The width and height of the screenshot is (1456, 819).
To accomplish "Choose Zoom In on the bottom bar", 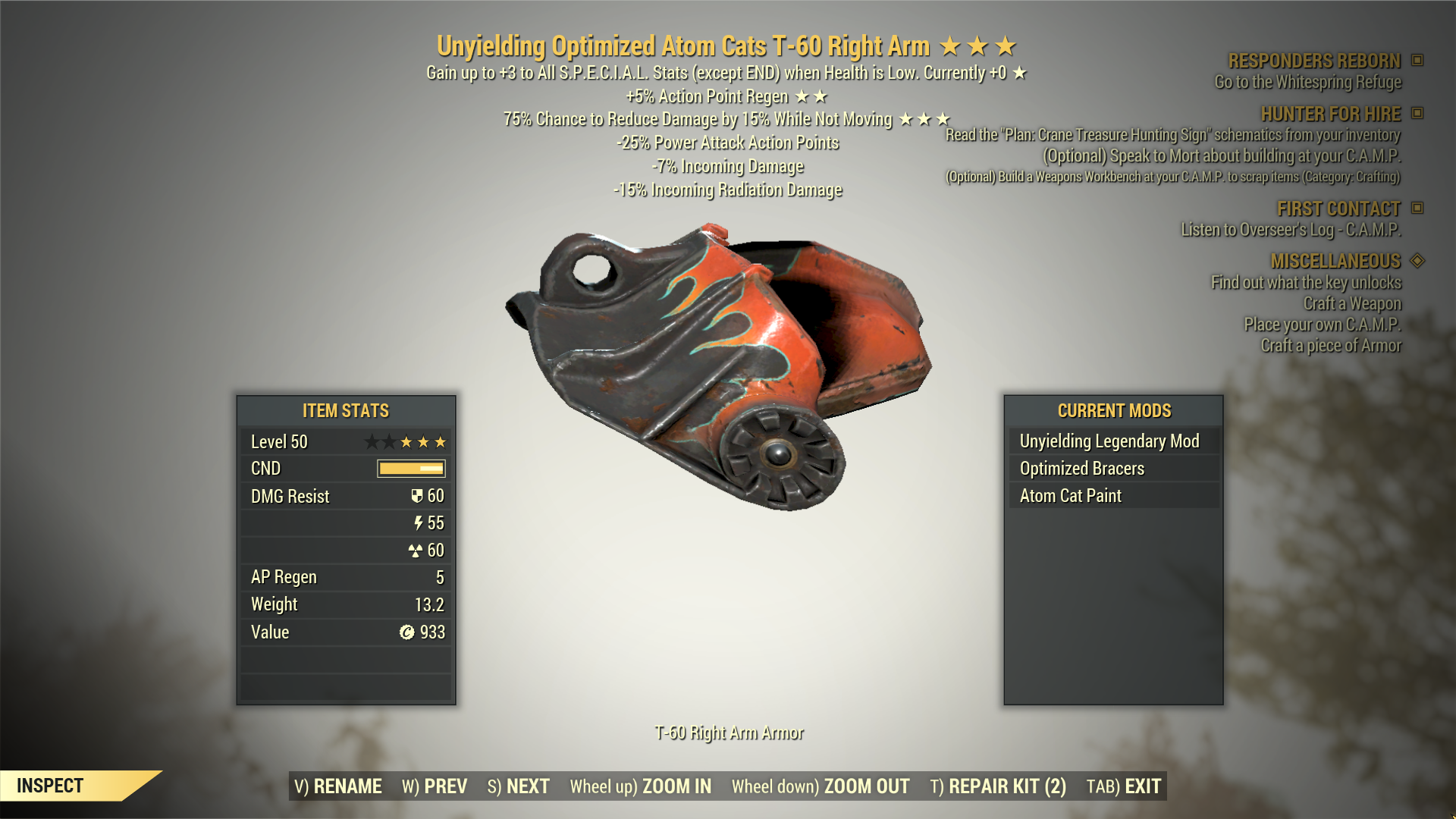I will click(x=641, y=786).
